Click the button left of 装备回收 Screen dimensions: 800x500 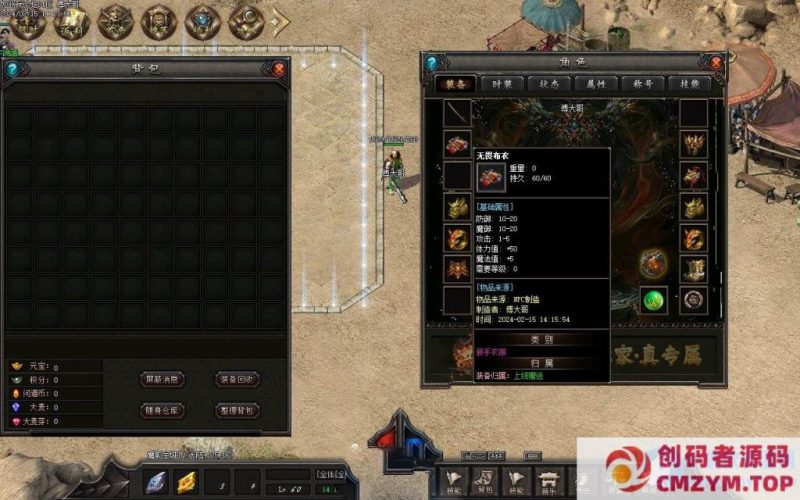162,380
